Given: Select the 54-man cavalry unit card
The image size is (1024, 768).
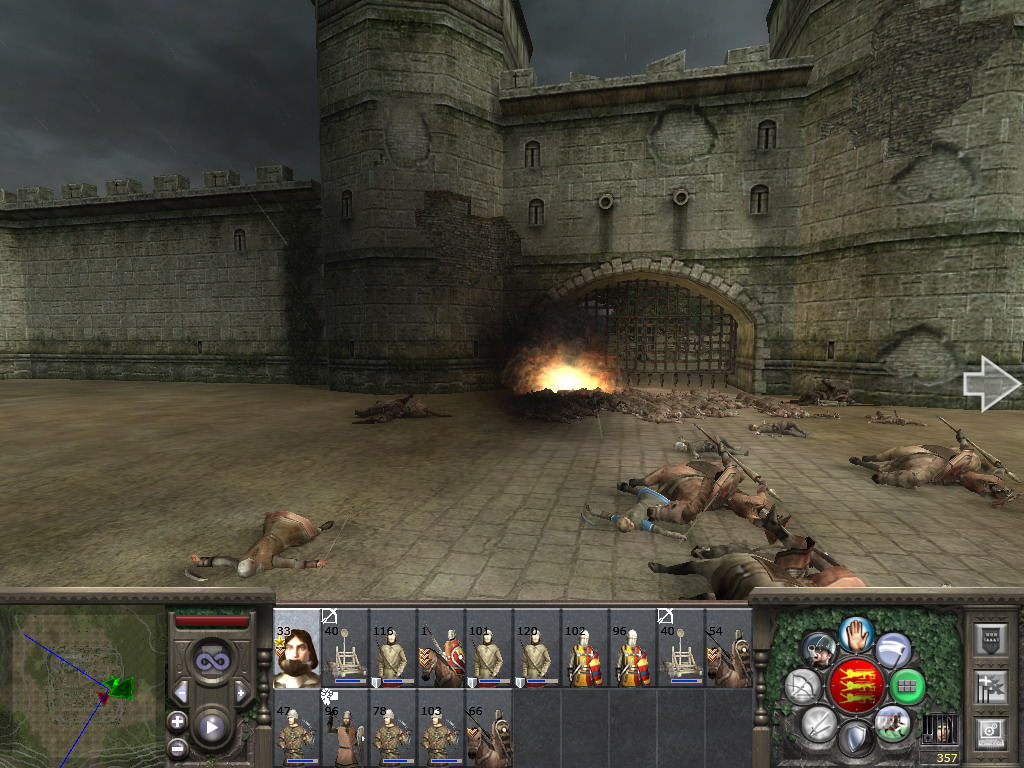Looking at the screenshot, I should 729,648.
